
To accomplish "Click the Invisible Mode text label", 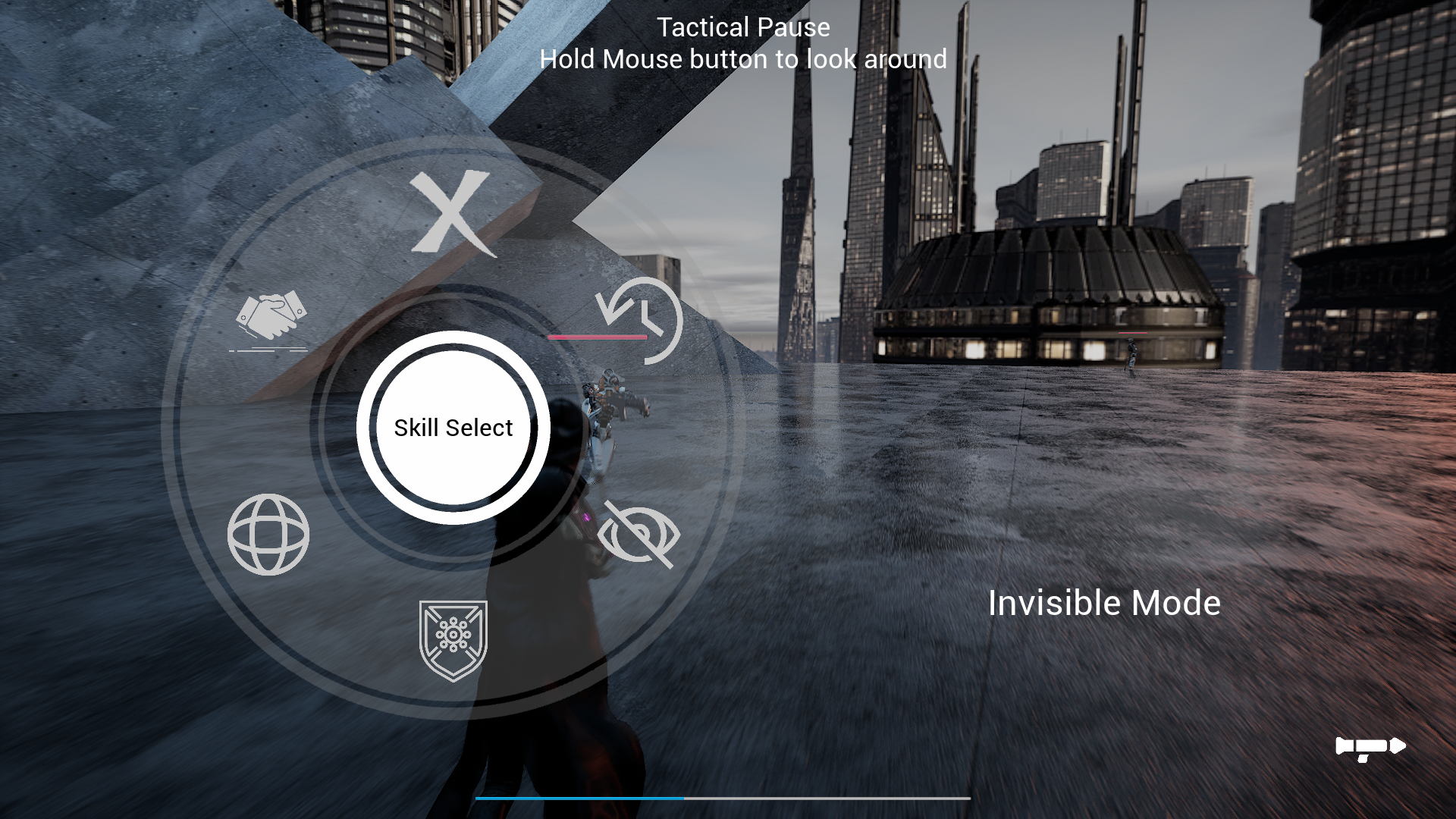I will pyautogui.click(x=1103, y=603).
